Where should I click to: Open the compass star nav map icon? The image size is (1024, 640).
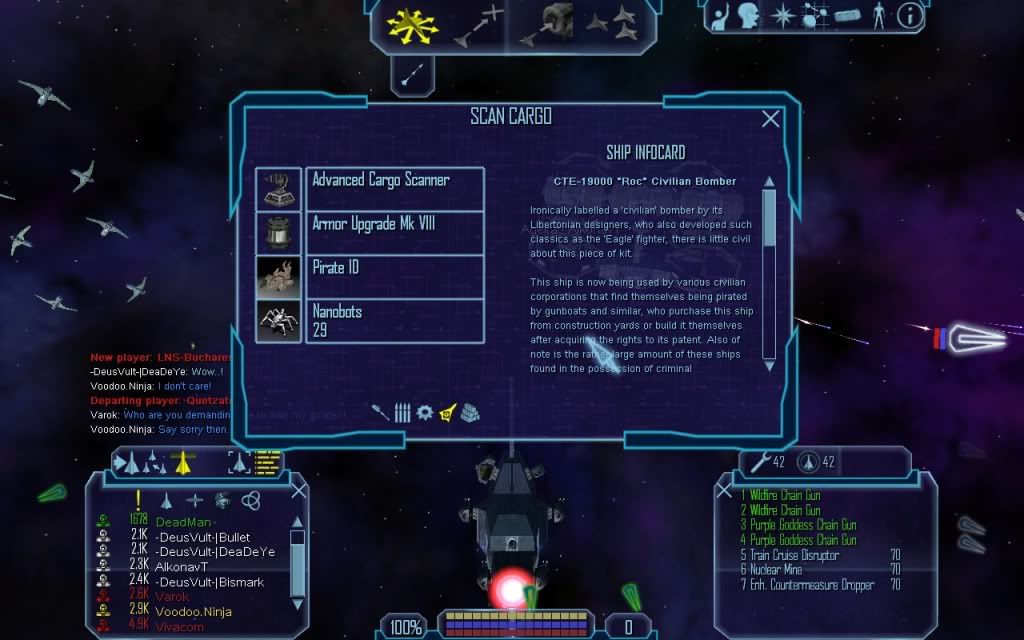click(783, 15)
